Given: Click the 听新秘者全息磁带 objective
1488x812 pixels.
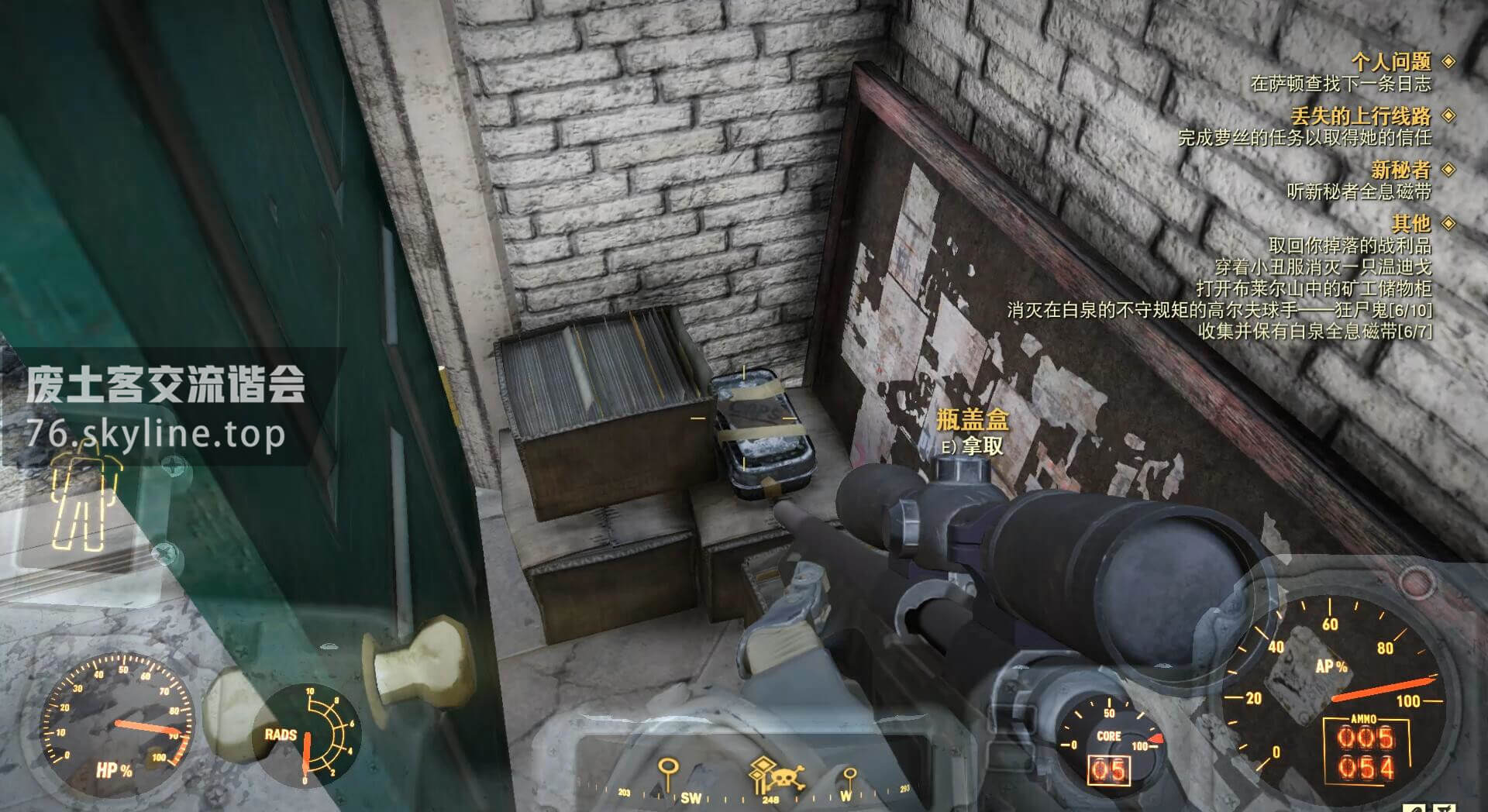Looking at the screenshot, I should click(1359, 191).
